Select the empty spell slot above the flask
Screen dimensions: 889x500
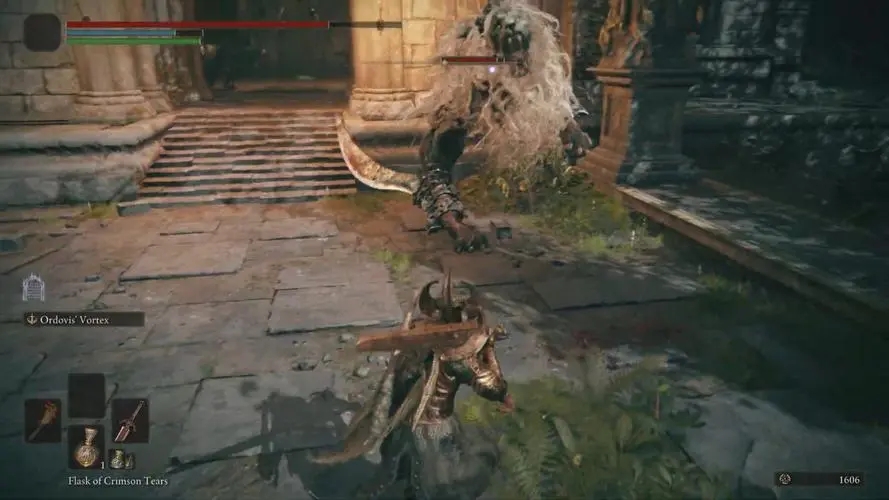pos(86,395)
